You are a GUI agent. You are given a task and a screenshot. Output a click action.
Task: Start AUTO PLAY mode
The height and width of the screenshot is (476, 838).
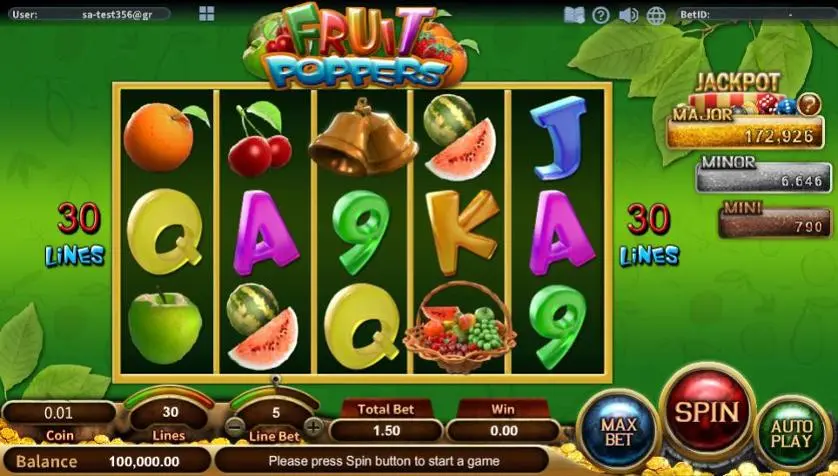click(x=791, y=432)
